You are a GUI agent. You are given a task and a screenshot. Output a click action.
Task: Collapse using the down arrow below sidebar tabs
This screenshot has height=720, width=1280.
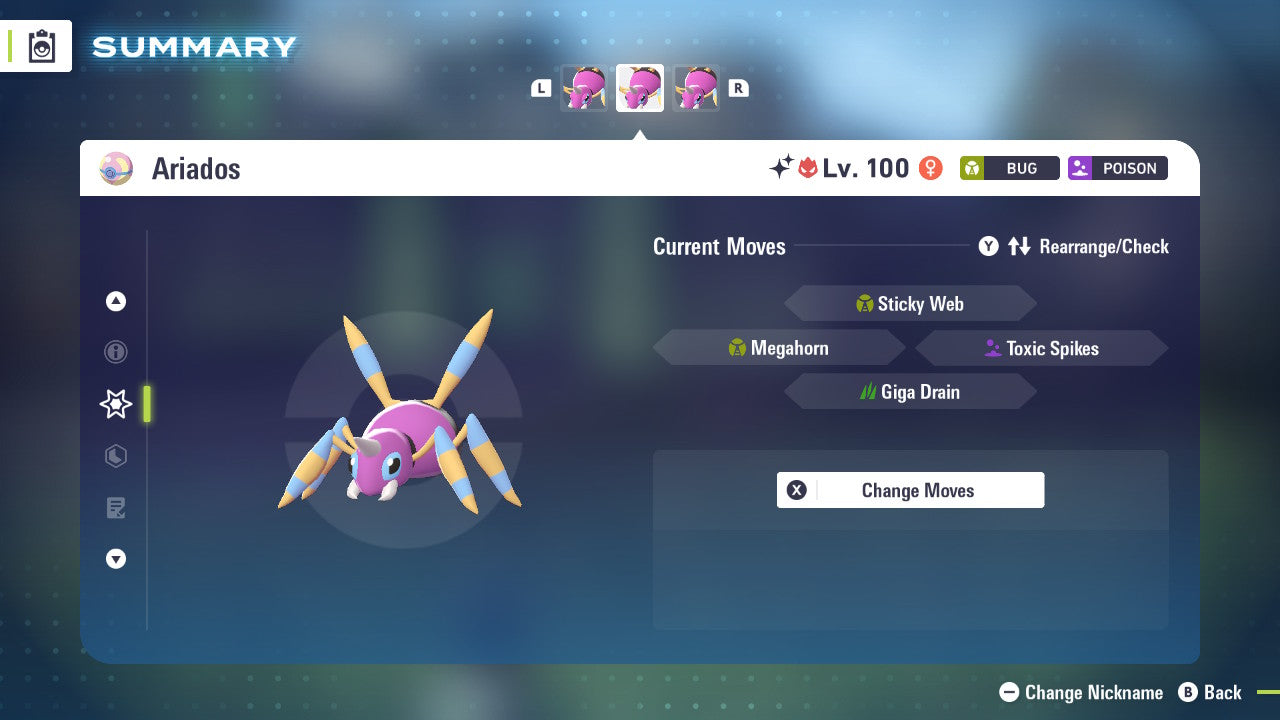click(x=115, y=559)
